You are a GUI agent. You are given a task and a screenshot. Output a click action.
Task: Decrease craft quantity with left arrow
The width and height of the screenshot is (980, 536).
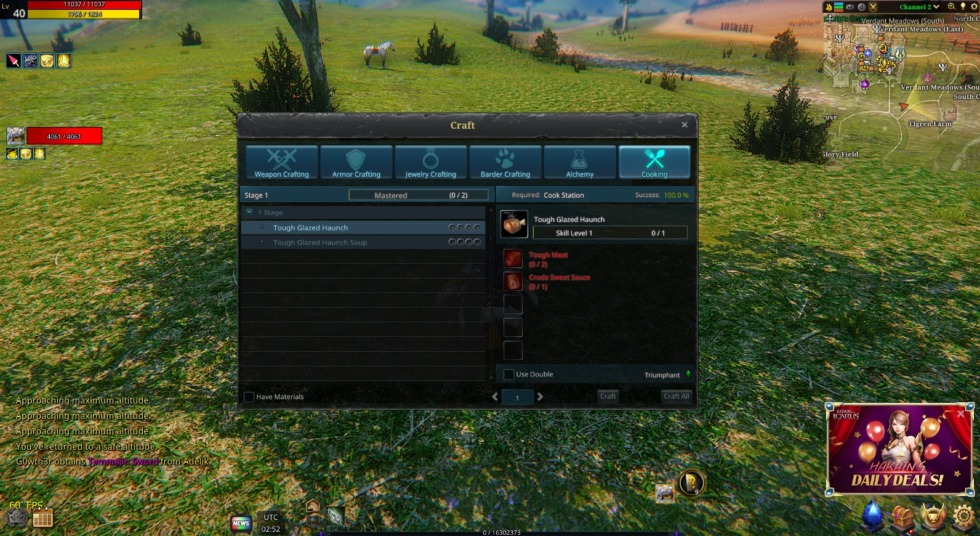point(494,397)
